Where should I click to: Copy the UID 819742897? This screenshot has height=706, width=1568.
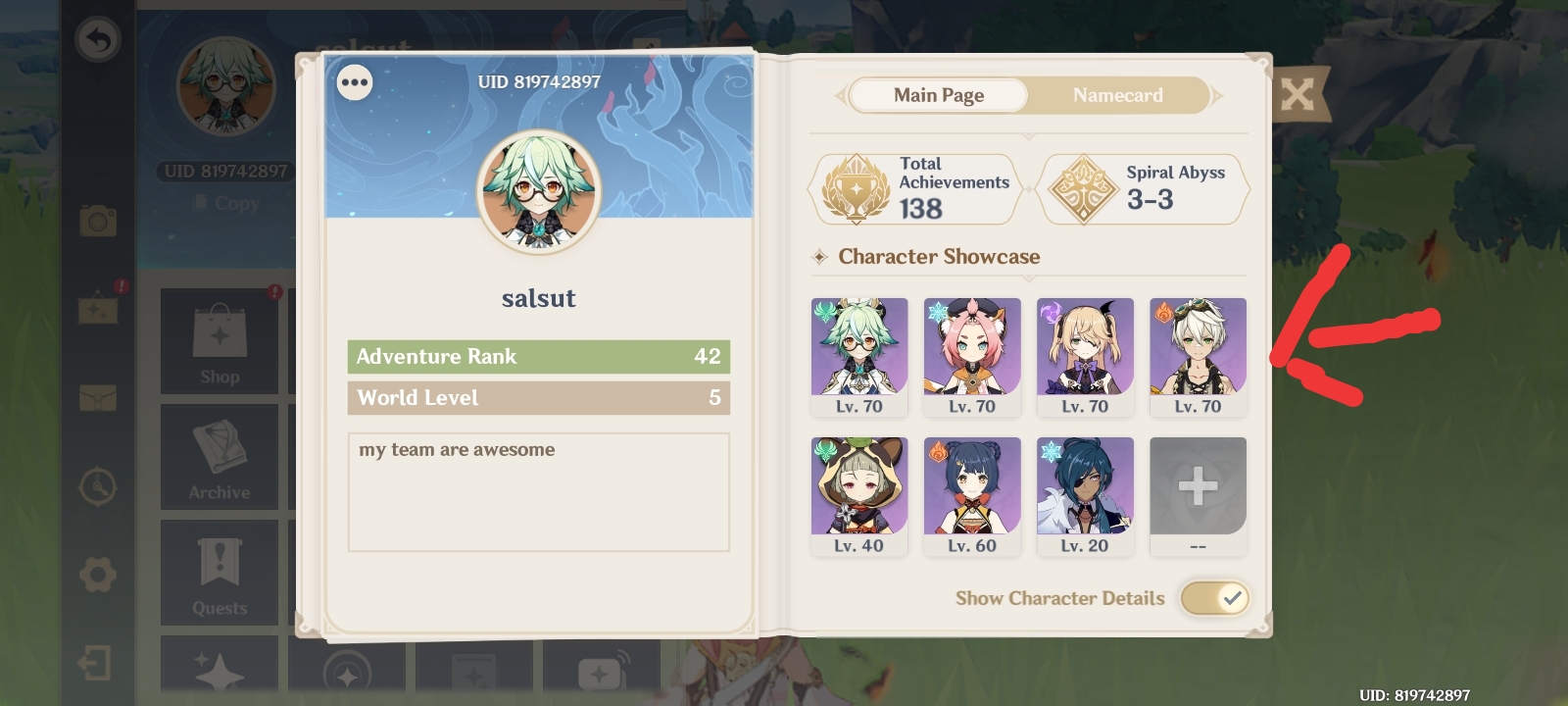(227, 203)
